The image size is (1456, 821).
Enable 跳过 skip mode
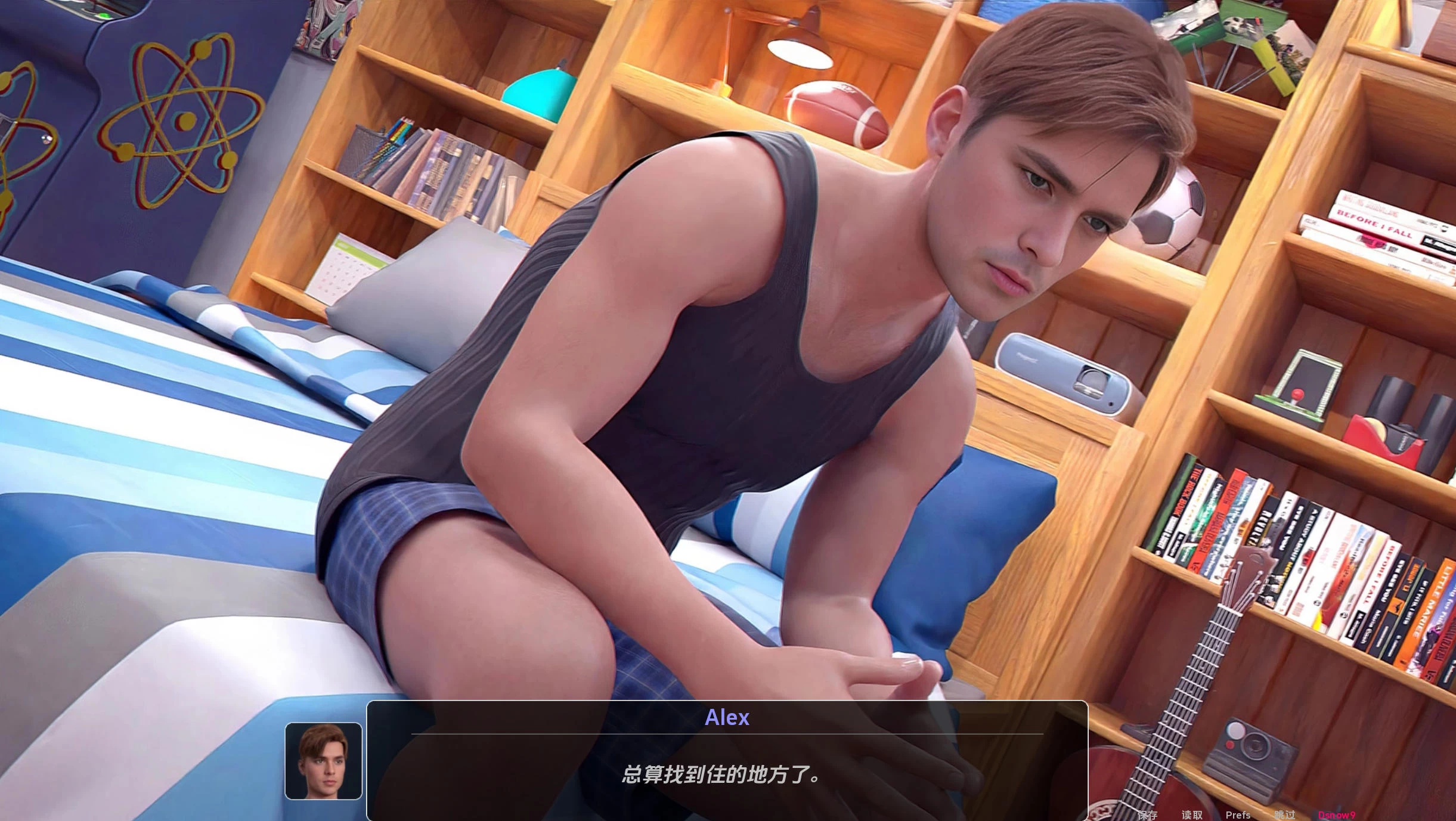point(1283,814)
